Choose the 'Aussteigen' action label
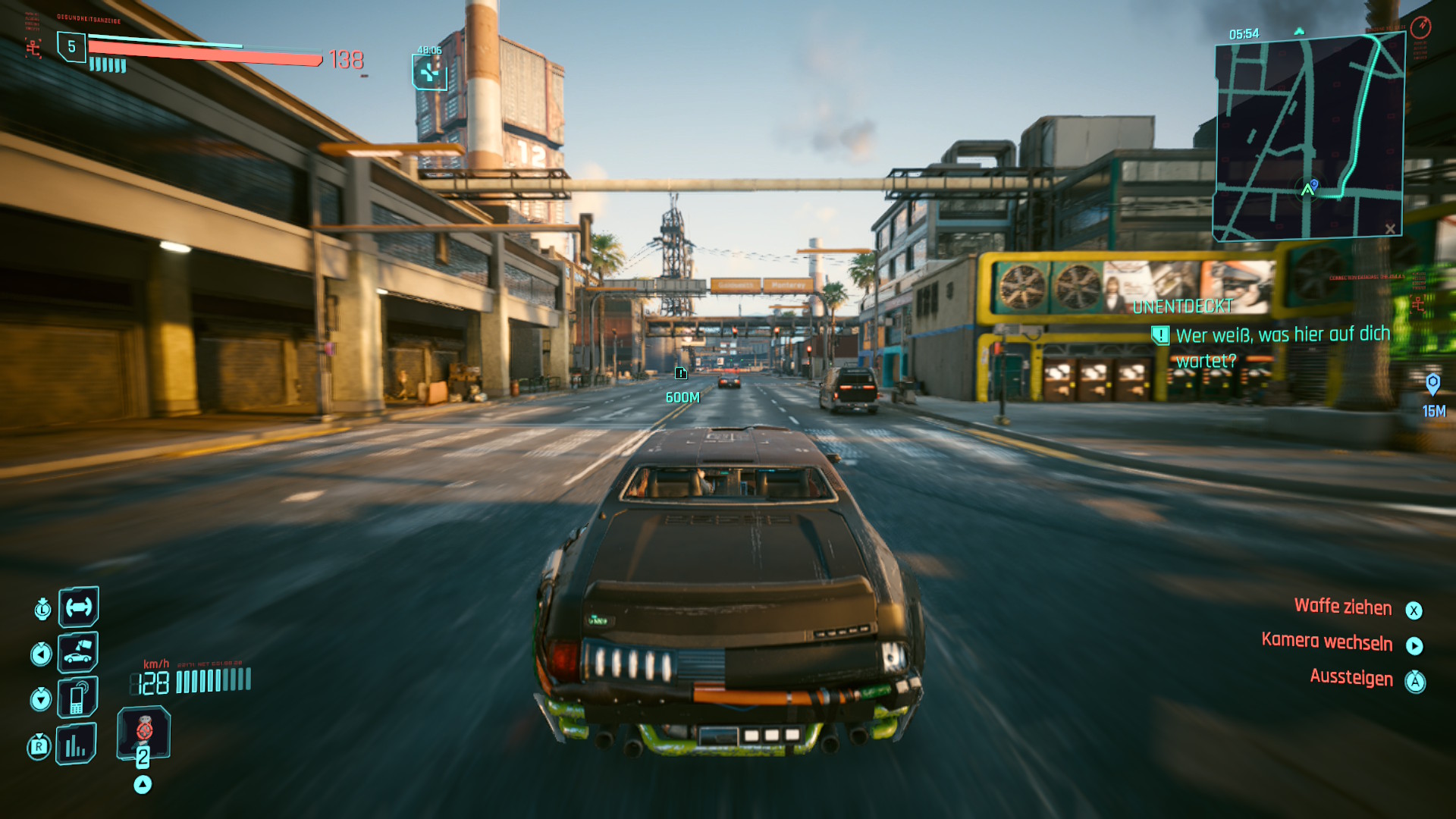The width and height of the screenshot is (1456, 819). point(1351,677)
